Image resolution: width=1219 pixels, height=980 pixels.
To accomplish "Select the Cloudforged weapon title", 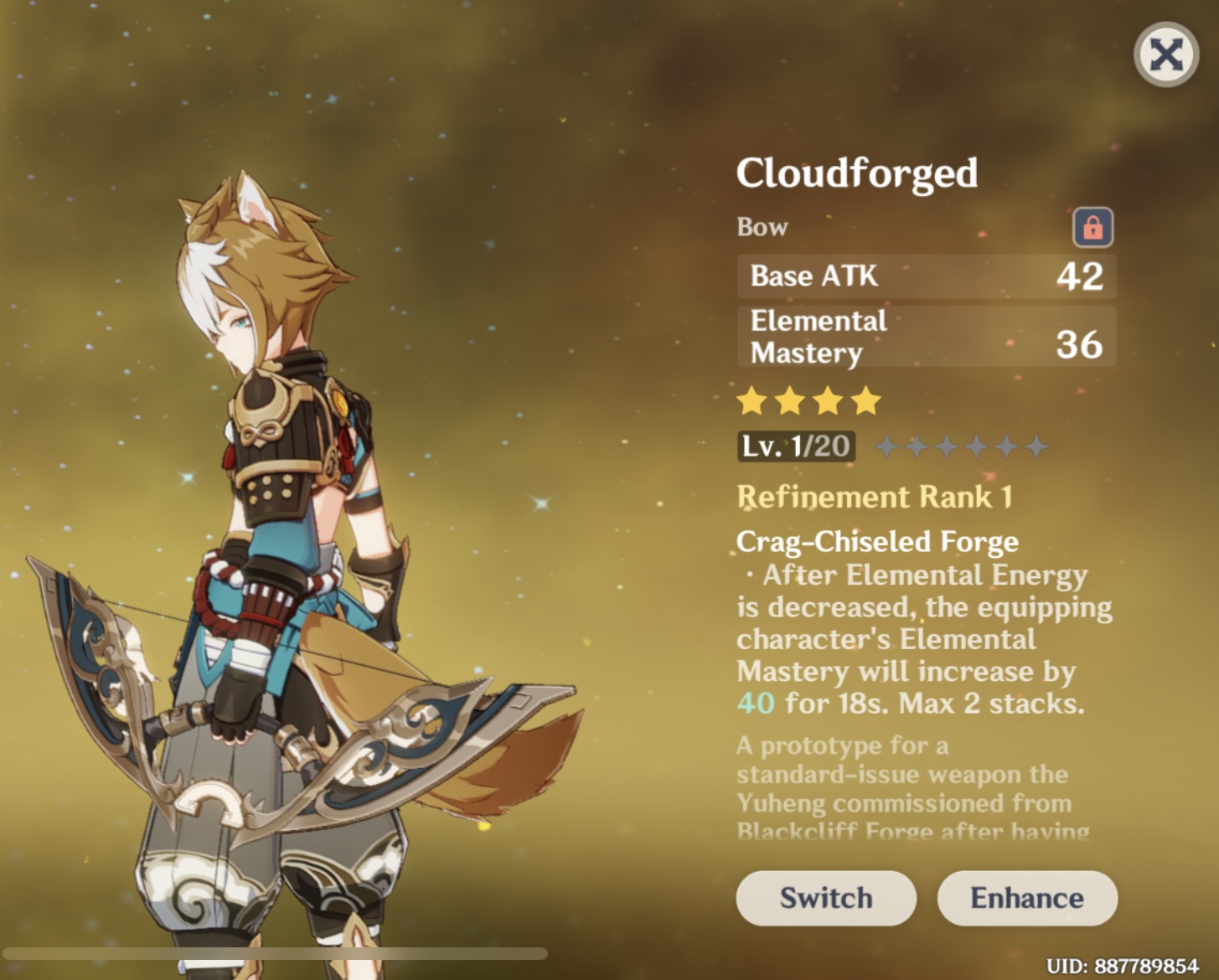I will [x=856, y=173].
